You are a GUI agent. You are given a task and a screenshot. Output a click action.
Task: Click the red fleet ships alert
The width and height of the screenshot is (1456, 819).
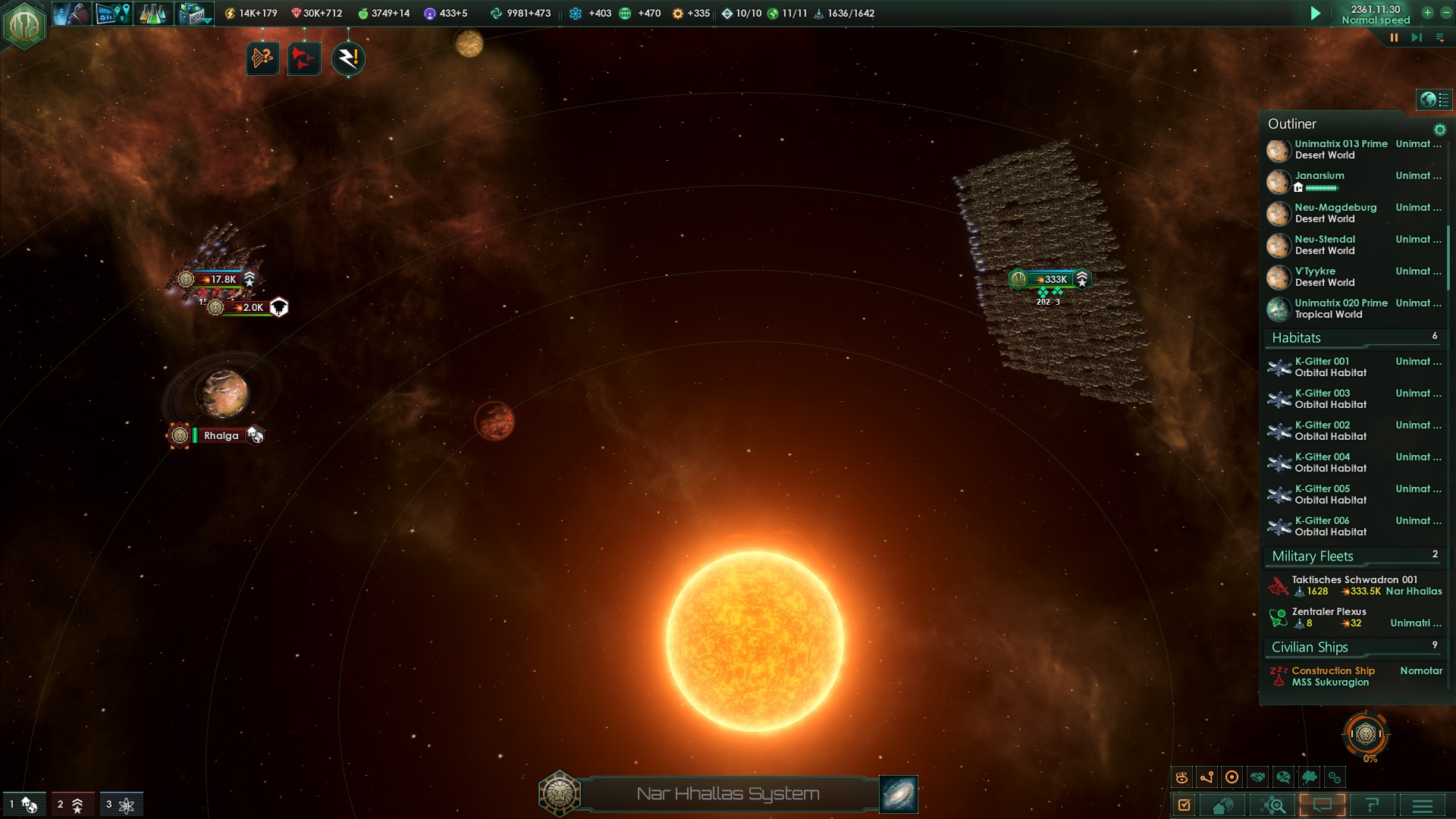(303, 58)
